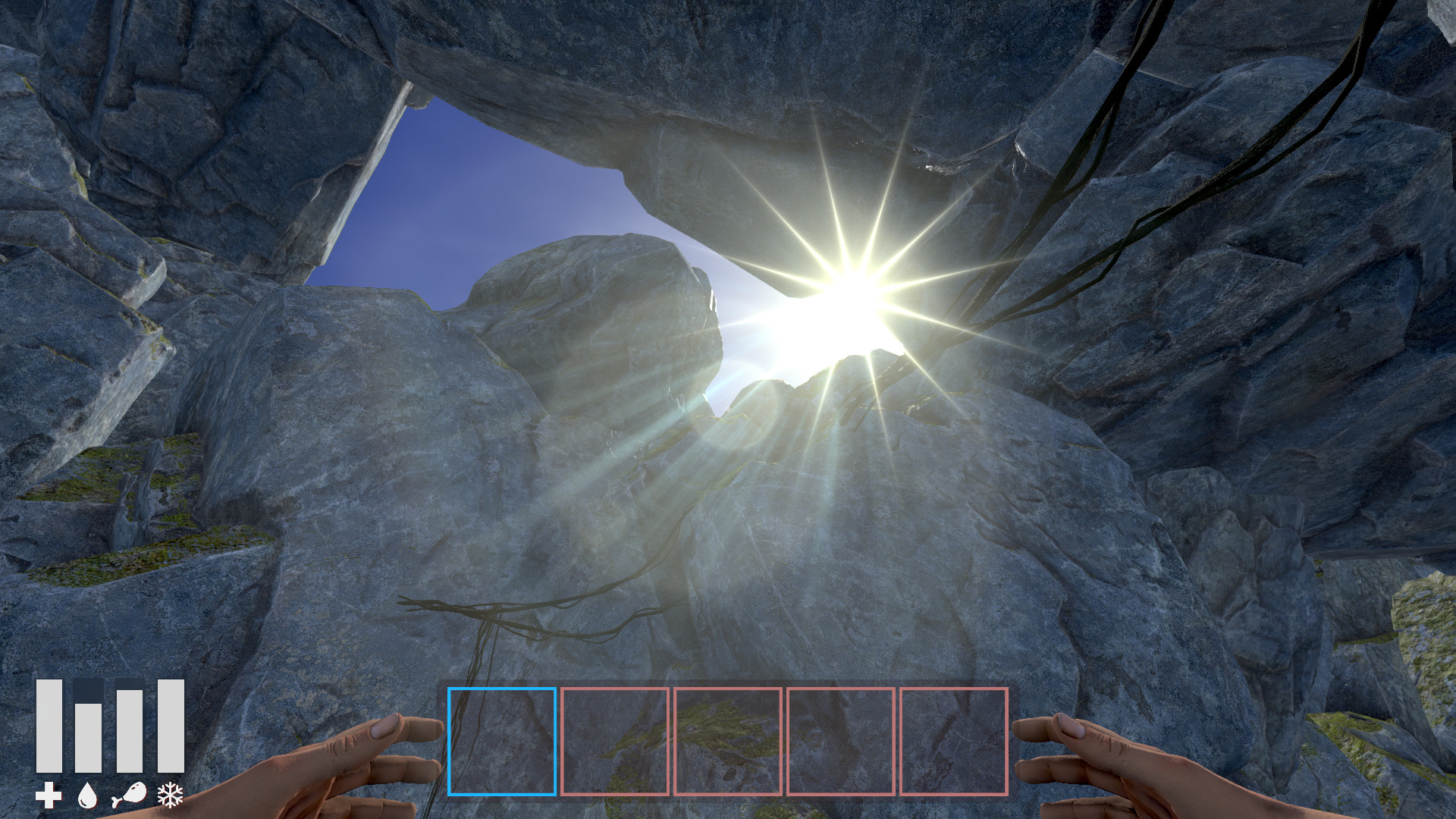Viewport: 1456px width, 819px height.
Task: Click the drumstick hunger icon
Action: (127, 795)
